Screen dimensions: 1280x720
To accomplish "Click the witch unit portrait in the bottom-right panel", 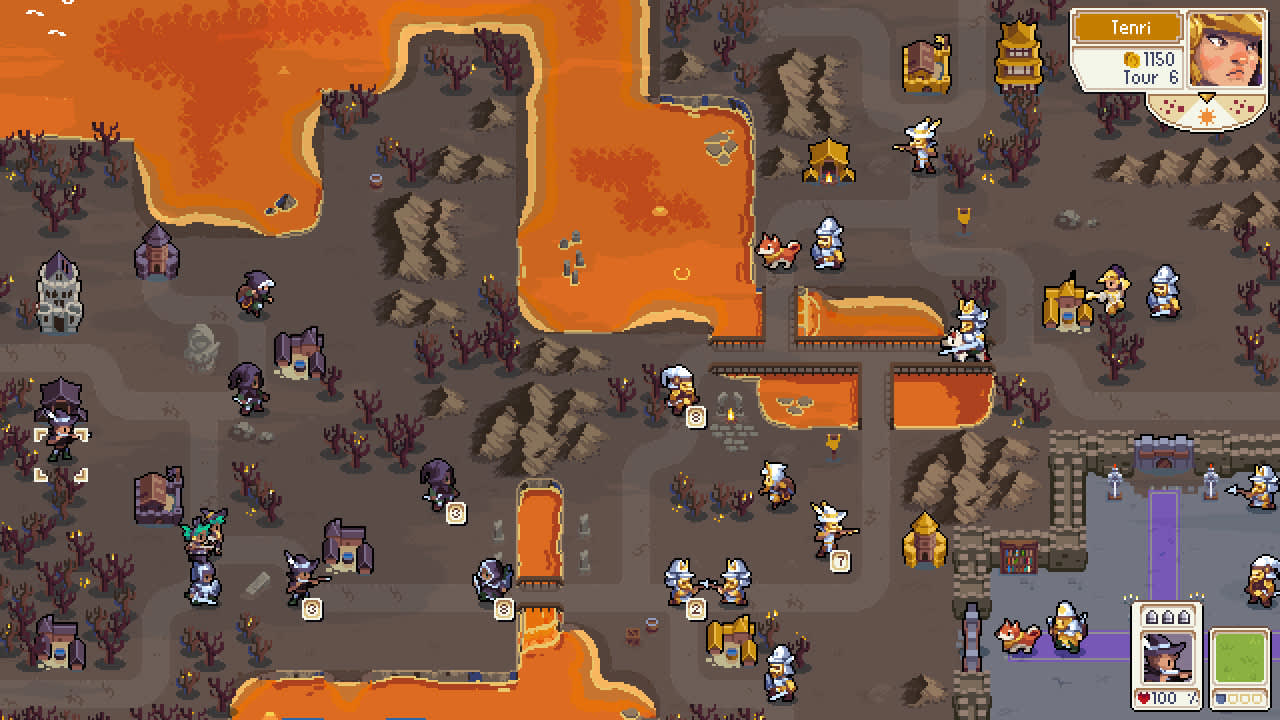I will (x=1168, y=655).
